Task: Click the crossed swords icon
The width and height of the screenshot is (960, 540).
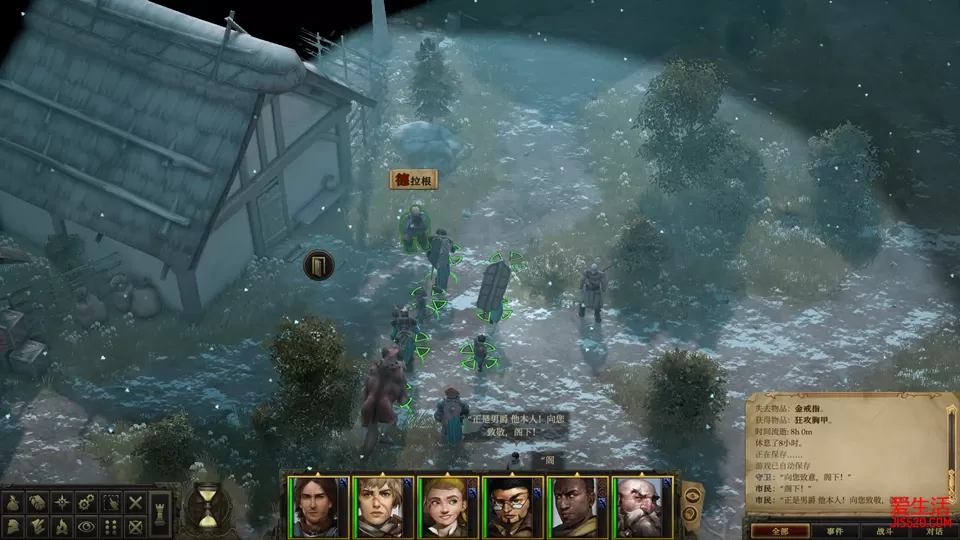Action: click(135, 502)
